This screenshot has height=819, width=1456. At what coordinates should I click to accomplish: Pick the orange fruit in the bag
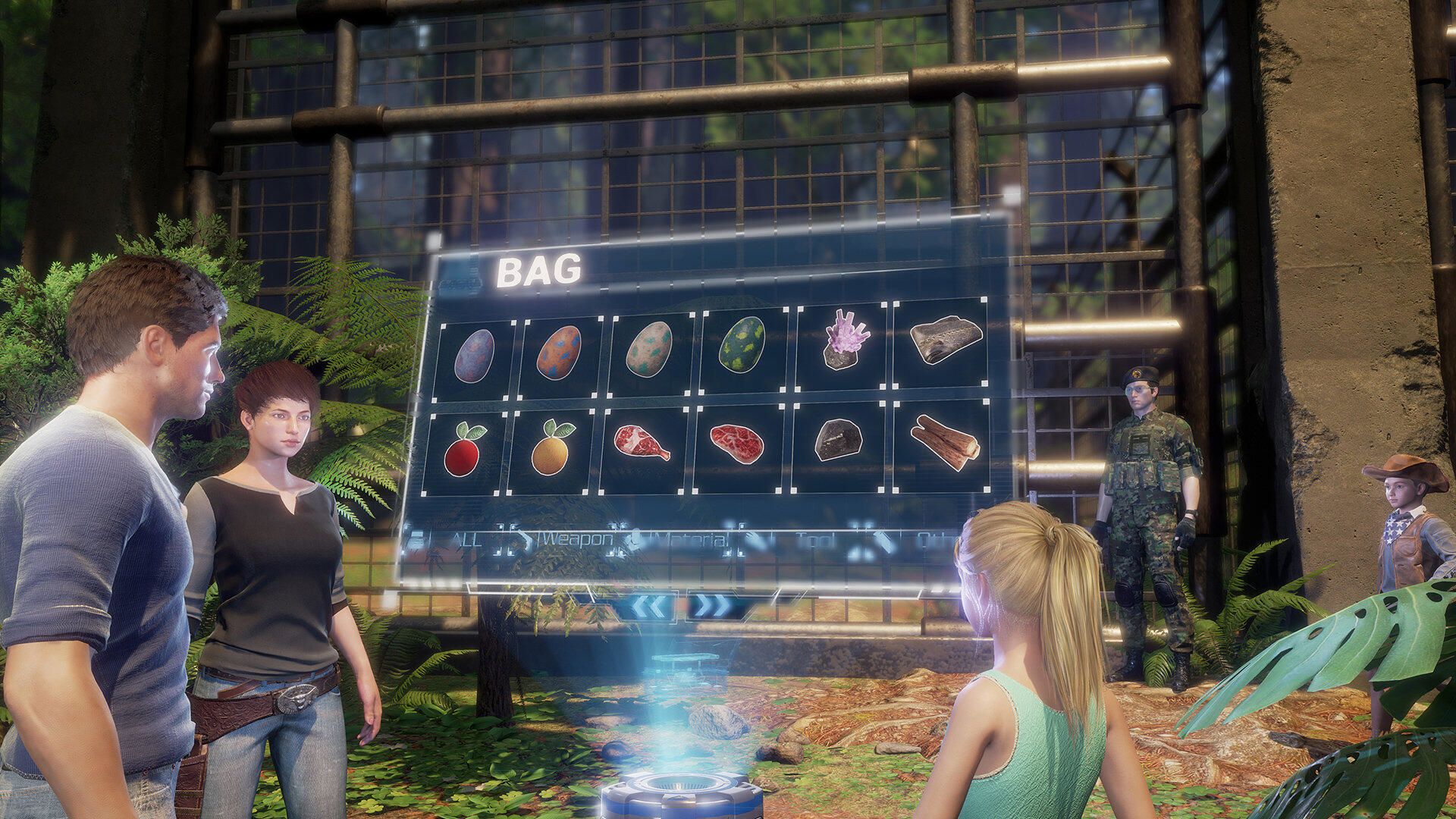pyautogui.click(x=551, y=449)
